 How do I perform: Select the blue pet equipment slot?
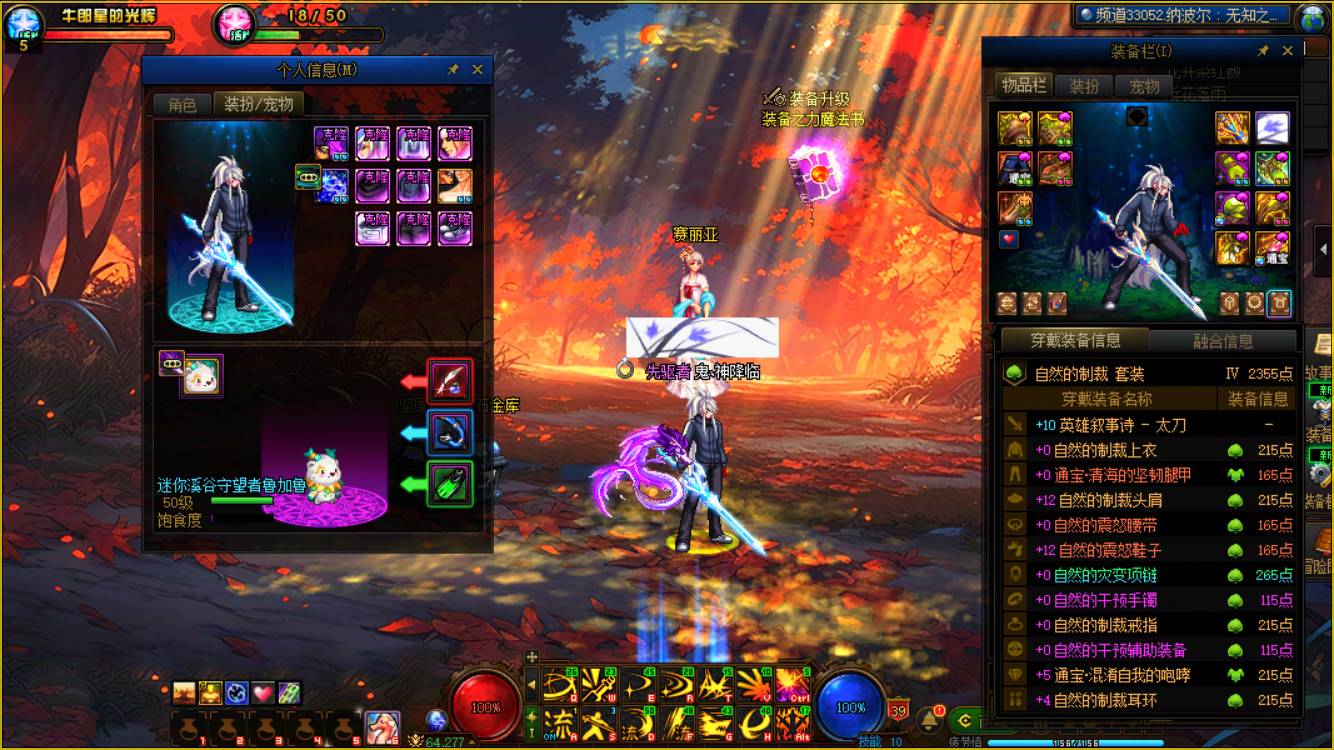449,433
